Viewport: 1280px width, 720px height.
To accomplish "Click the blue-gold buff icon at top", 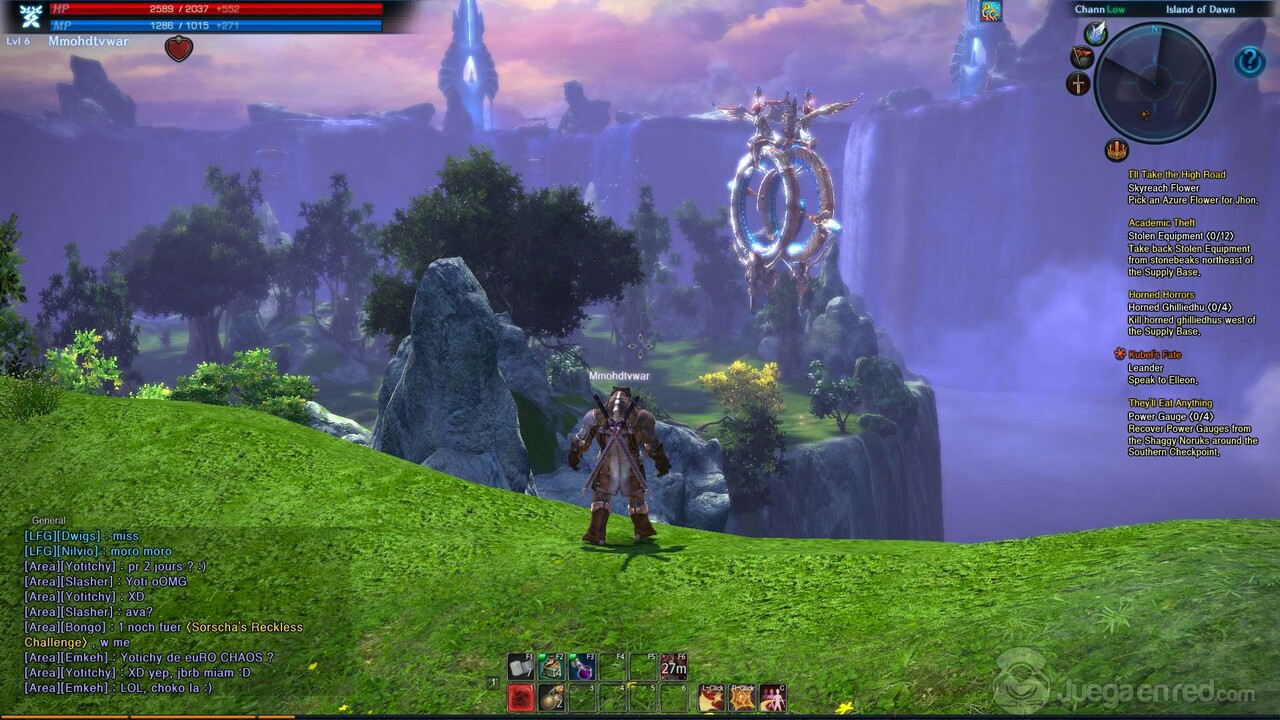I will (x=990, y=11).
